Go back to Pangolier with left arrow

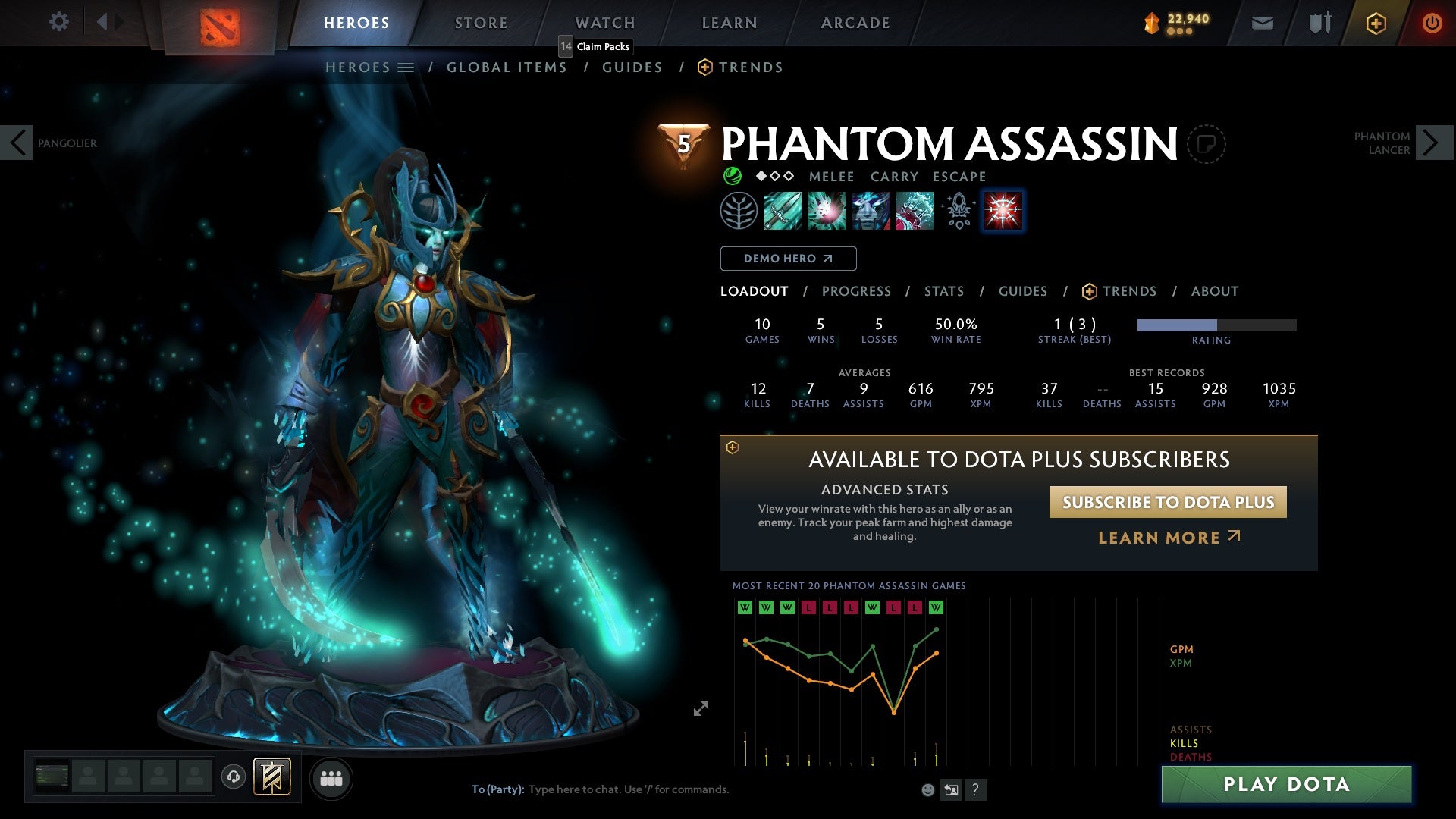click(x=17, y=142)
